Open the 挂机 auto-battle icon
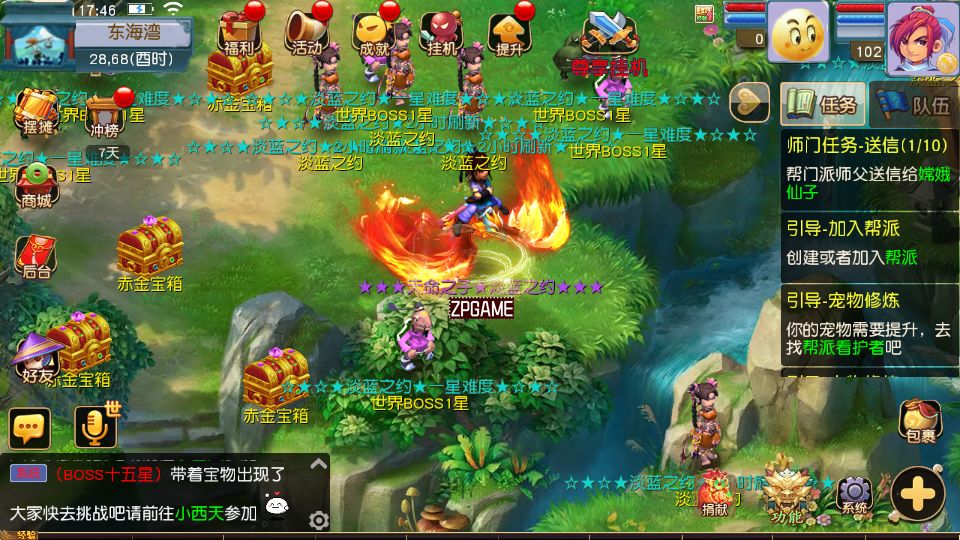This screenshot has height=540, width=960. [441, 33]
